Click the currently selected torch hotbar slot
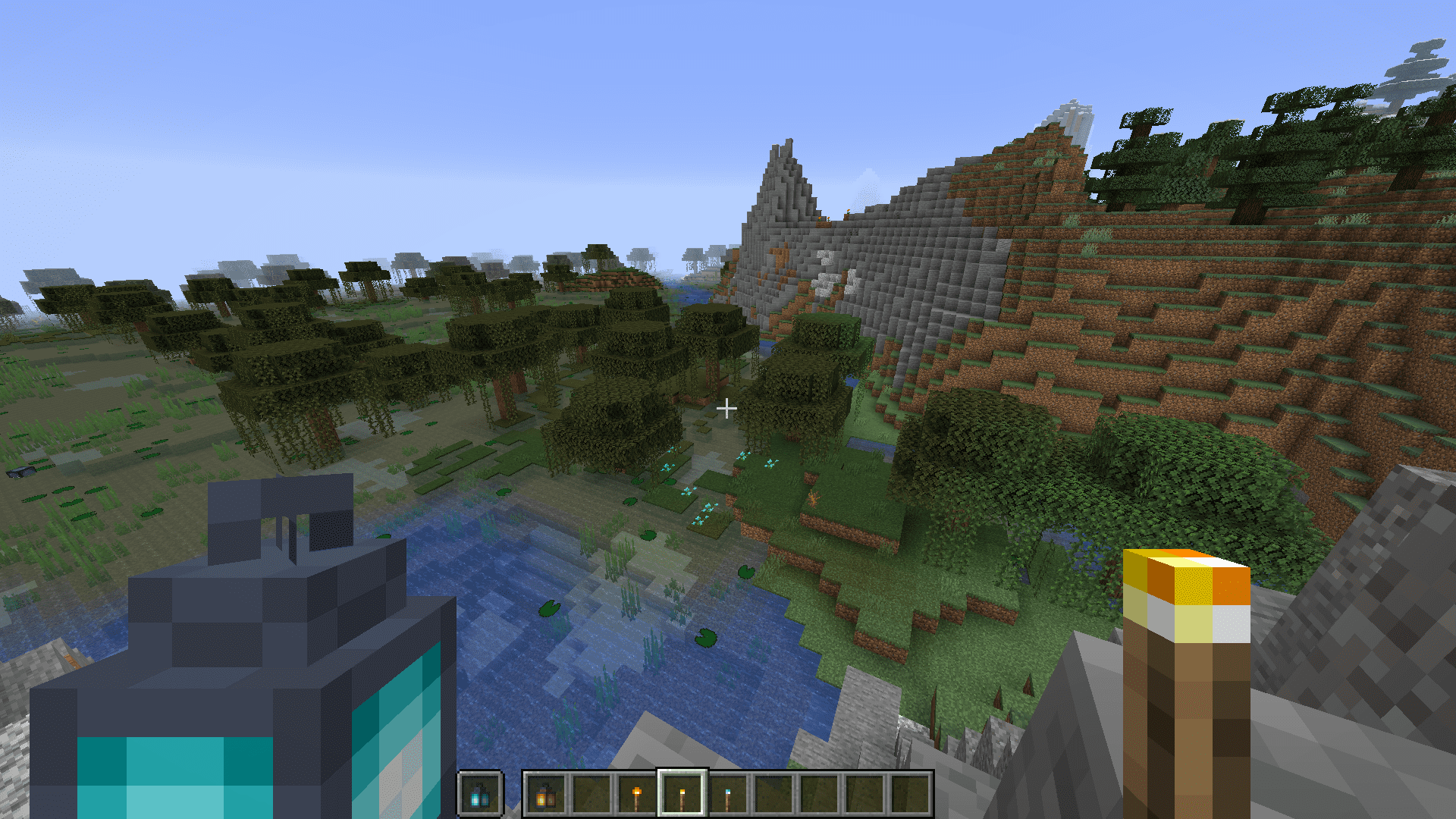 pyautogui.click(x=682, y=795)
